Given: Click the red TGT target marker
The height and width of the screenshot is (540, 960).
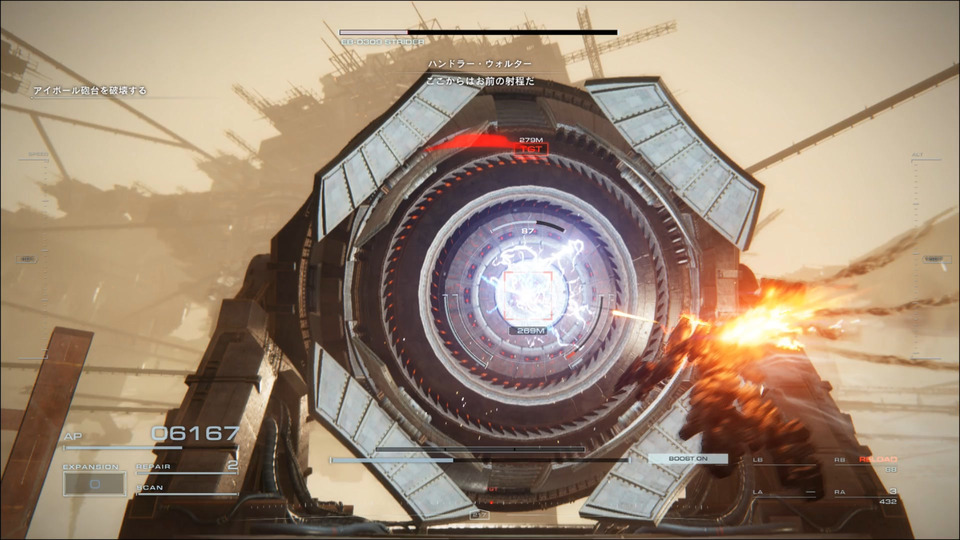Looking at the screenshot, I should click(x=531, y=148).
